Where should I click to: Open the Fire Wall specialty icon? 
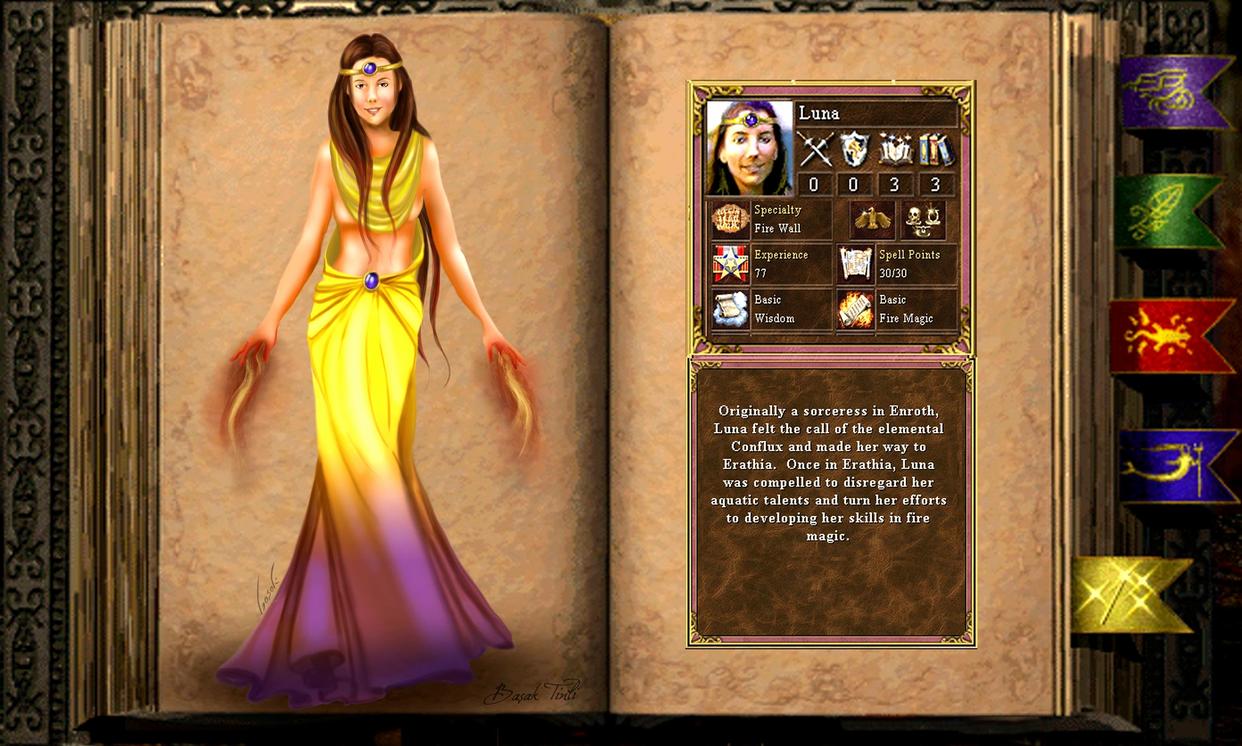[730, 219]
